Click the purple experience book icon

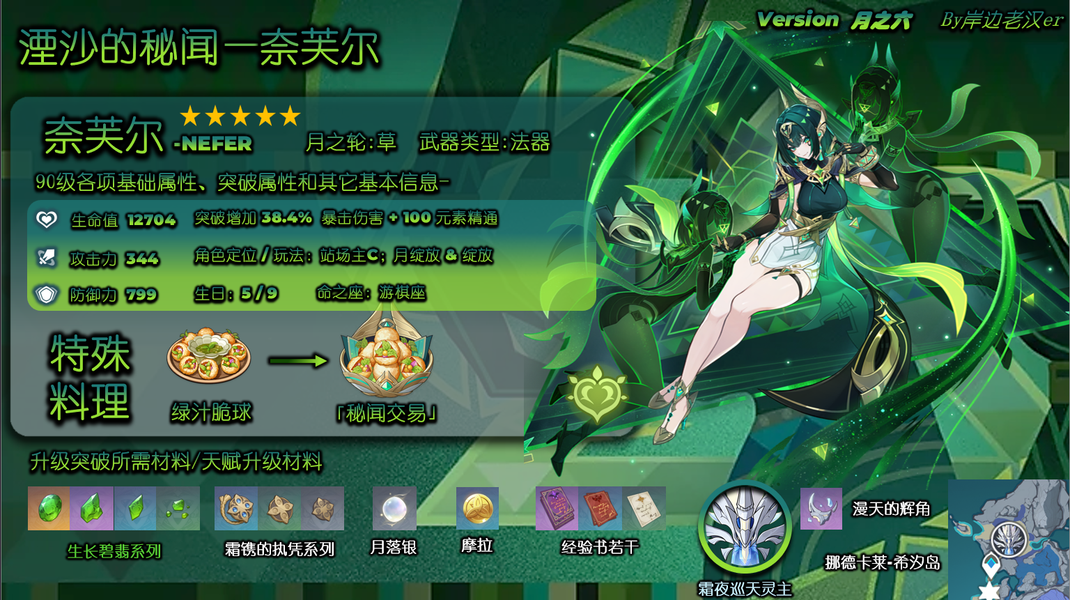tap(557, 508)
